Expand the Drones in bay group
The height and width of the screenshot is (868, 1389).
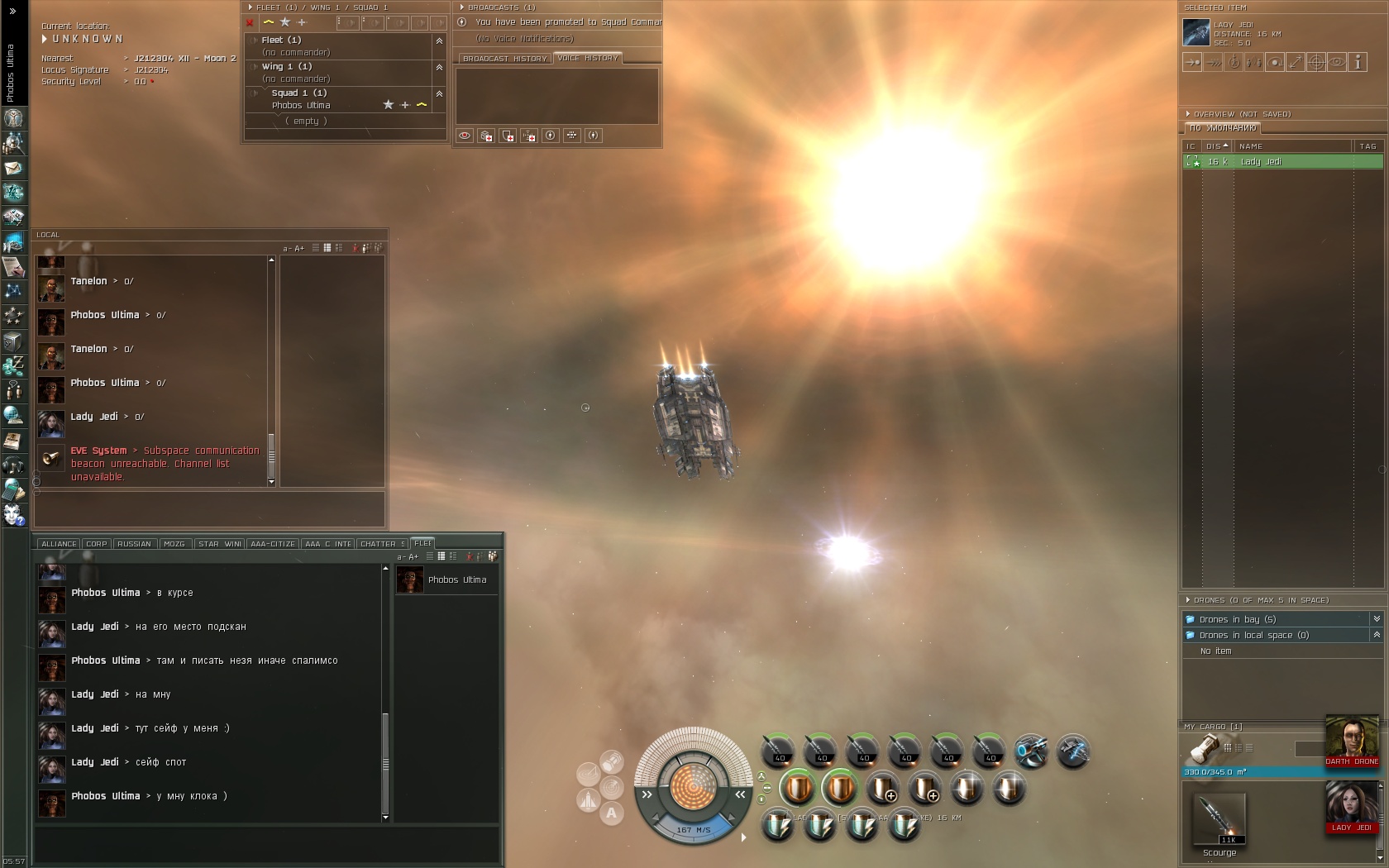[1376, 619]
